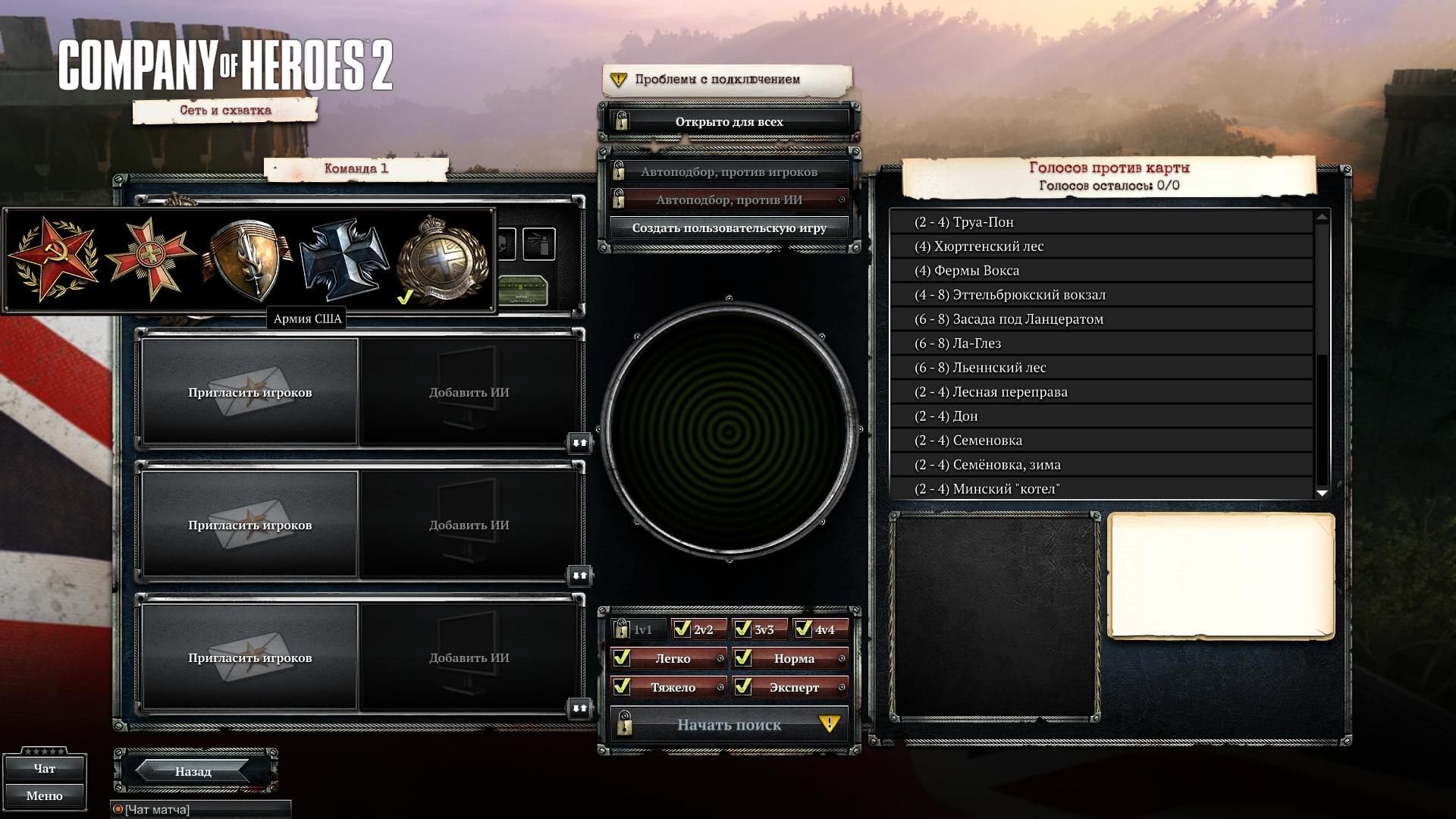Open the 'Чат' panel

tap(44, 769)
